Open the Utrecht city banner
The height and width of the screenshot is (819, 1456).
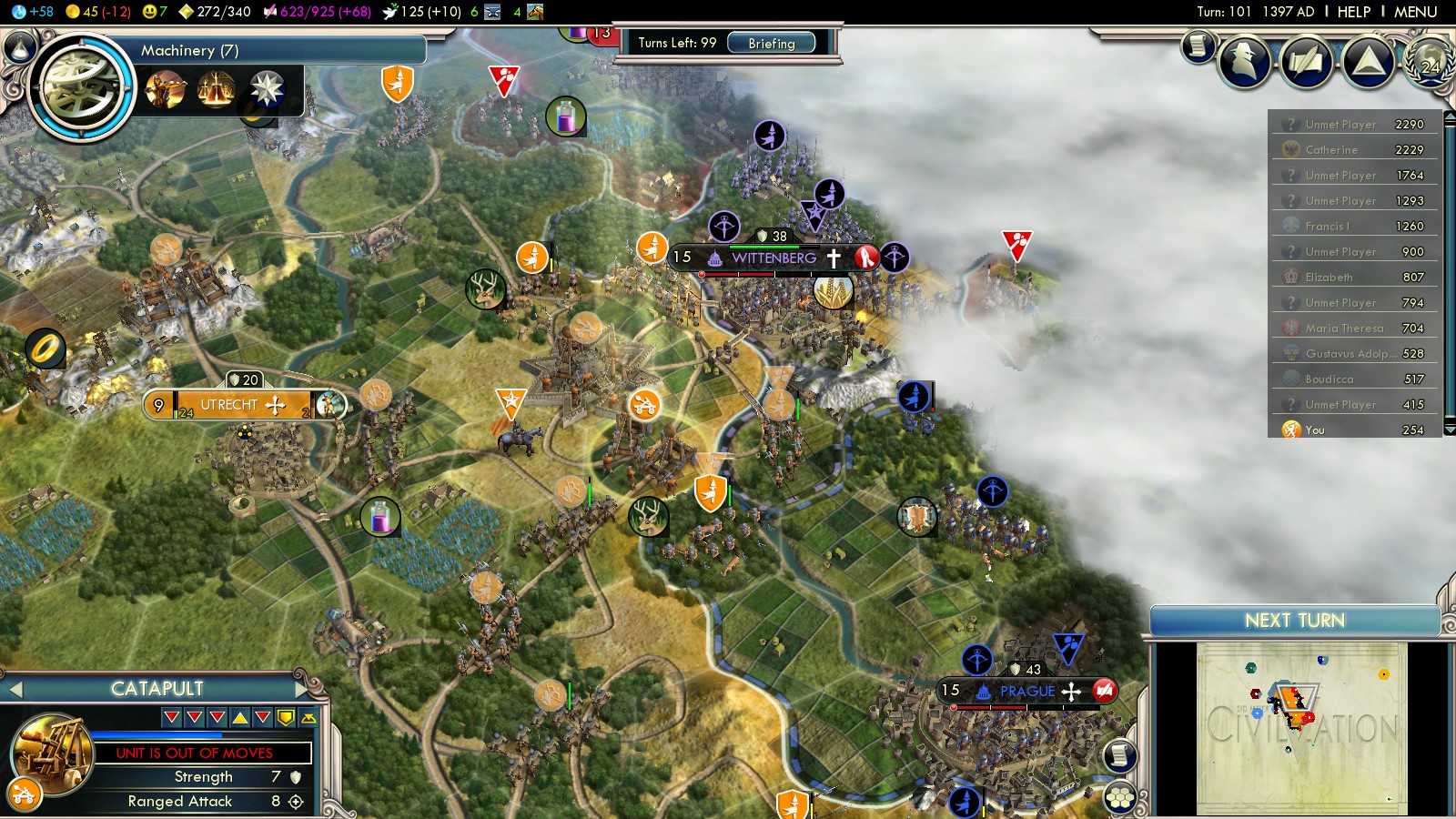coord(229,405)
